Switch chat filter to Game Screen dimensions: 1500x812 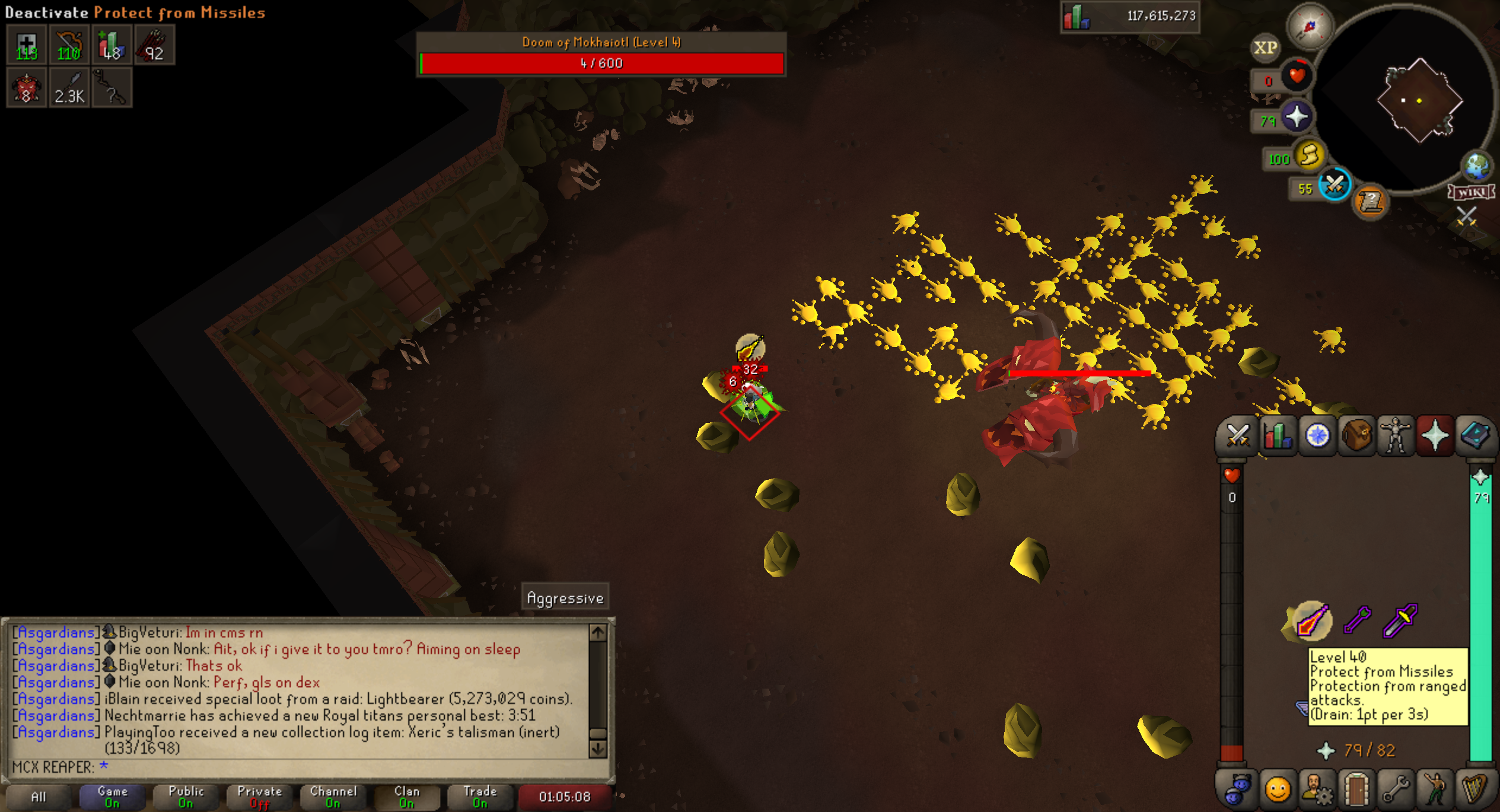click(x=112, y=797)
